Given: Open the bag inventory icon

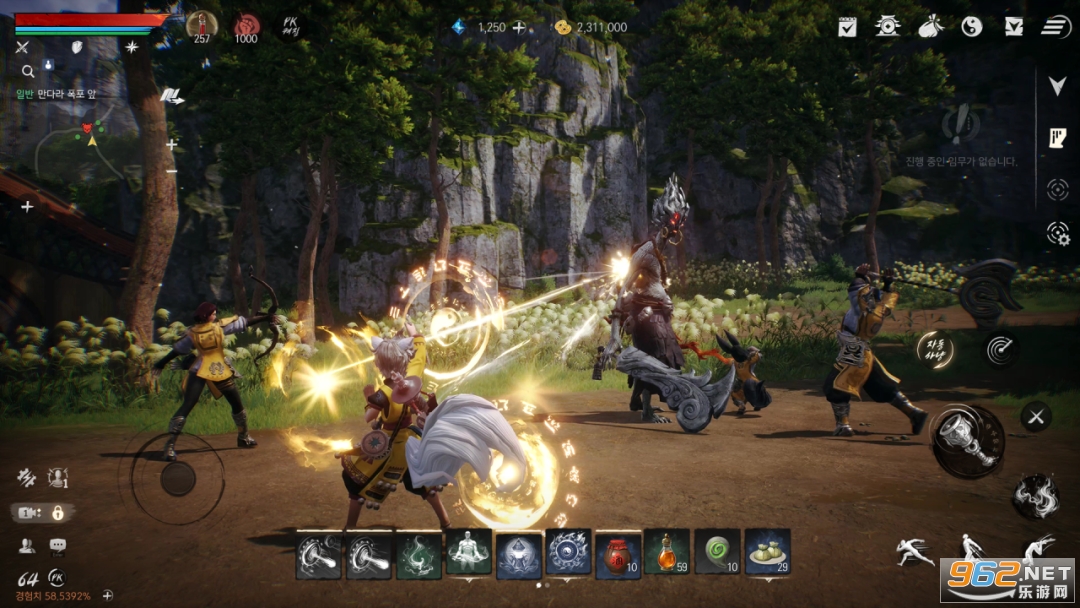Looking at the screenshot, I should [x=930, y=27].
